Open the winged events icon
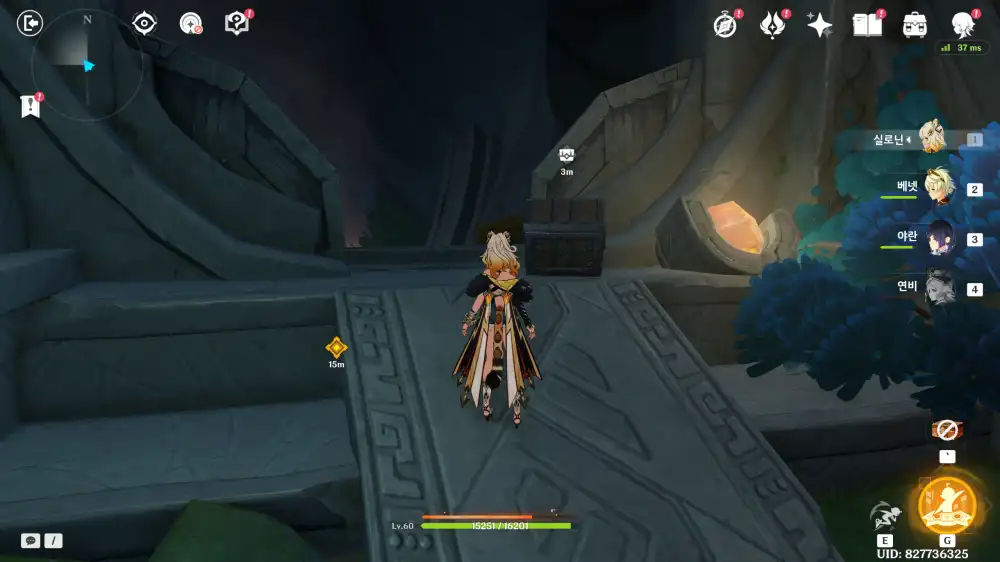This screenshot has height=562, width=1000. pos(773,25)
